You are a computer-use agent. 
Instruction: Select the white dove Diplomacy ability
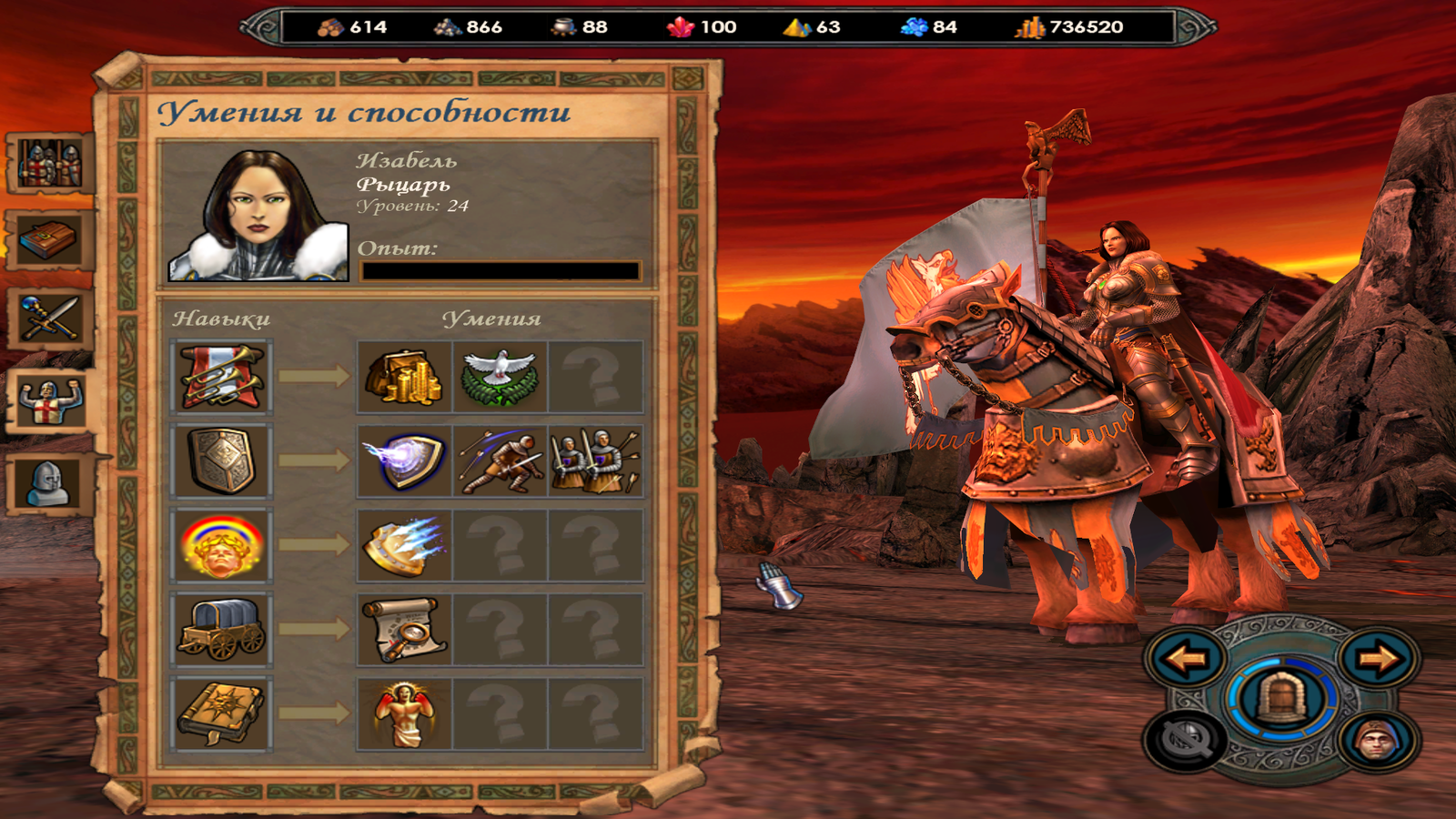coord(500,377)
